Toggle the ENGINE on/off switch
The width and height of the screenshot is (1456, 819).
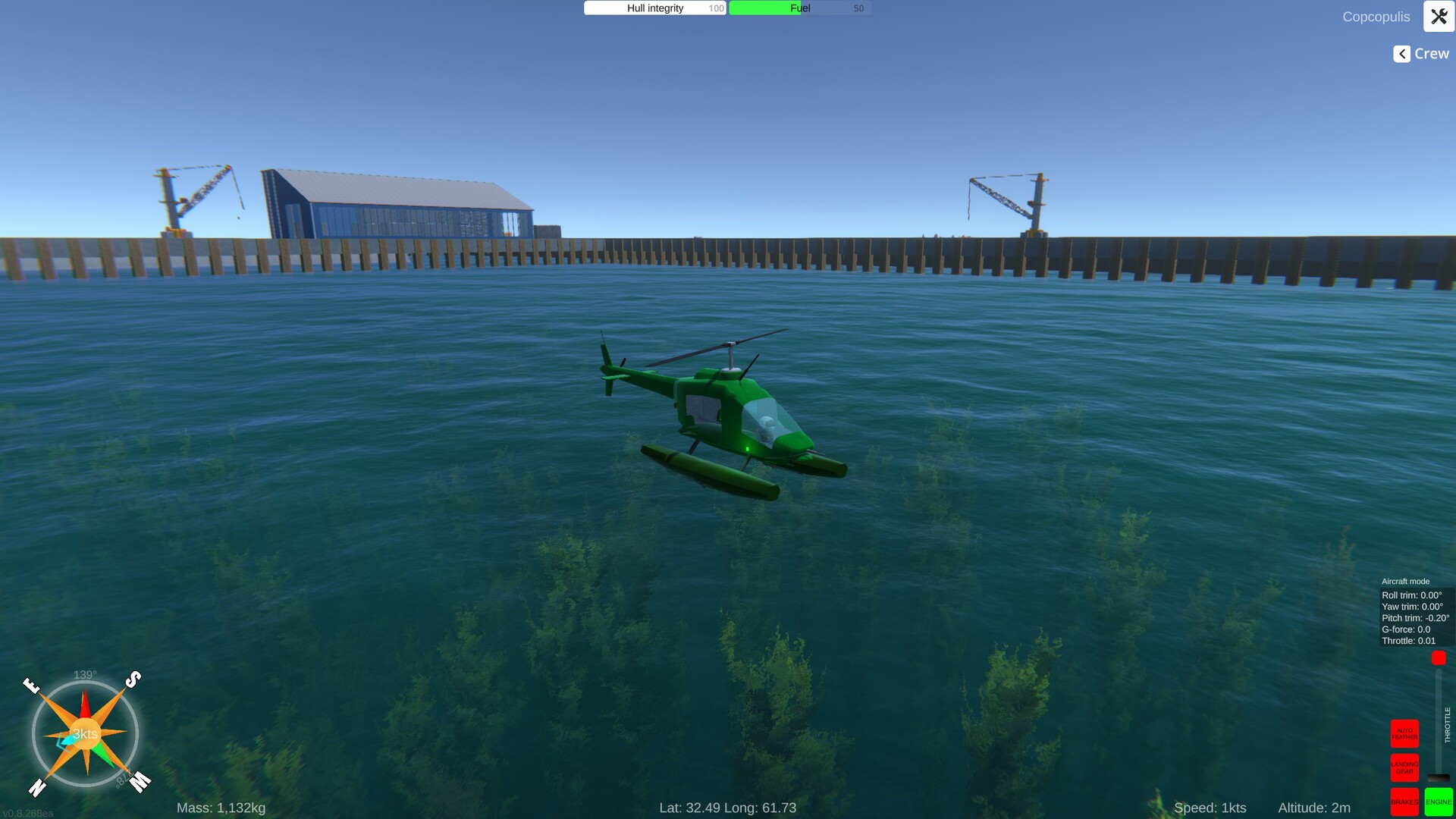[x=1439, y=801]
